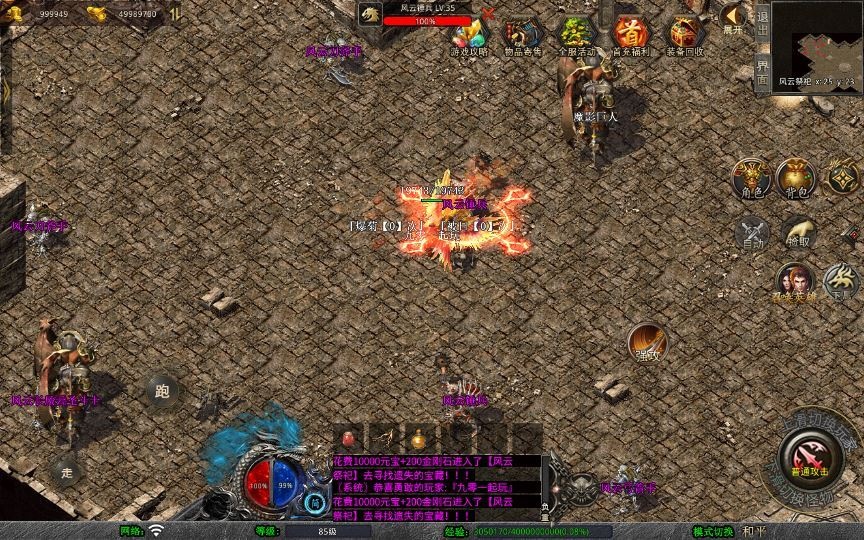The height and width of the screenshot is (540, 864).
Task: Click the 界面 interface button
Action: 762,70
